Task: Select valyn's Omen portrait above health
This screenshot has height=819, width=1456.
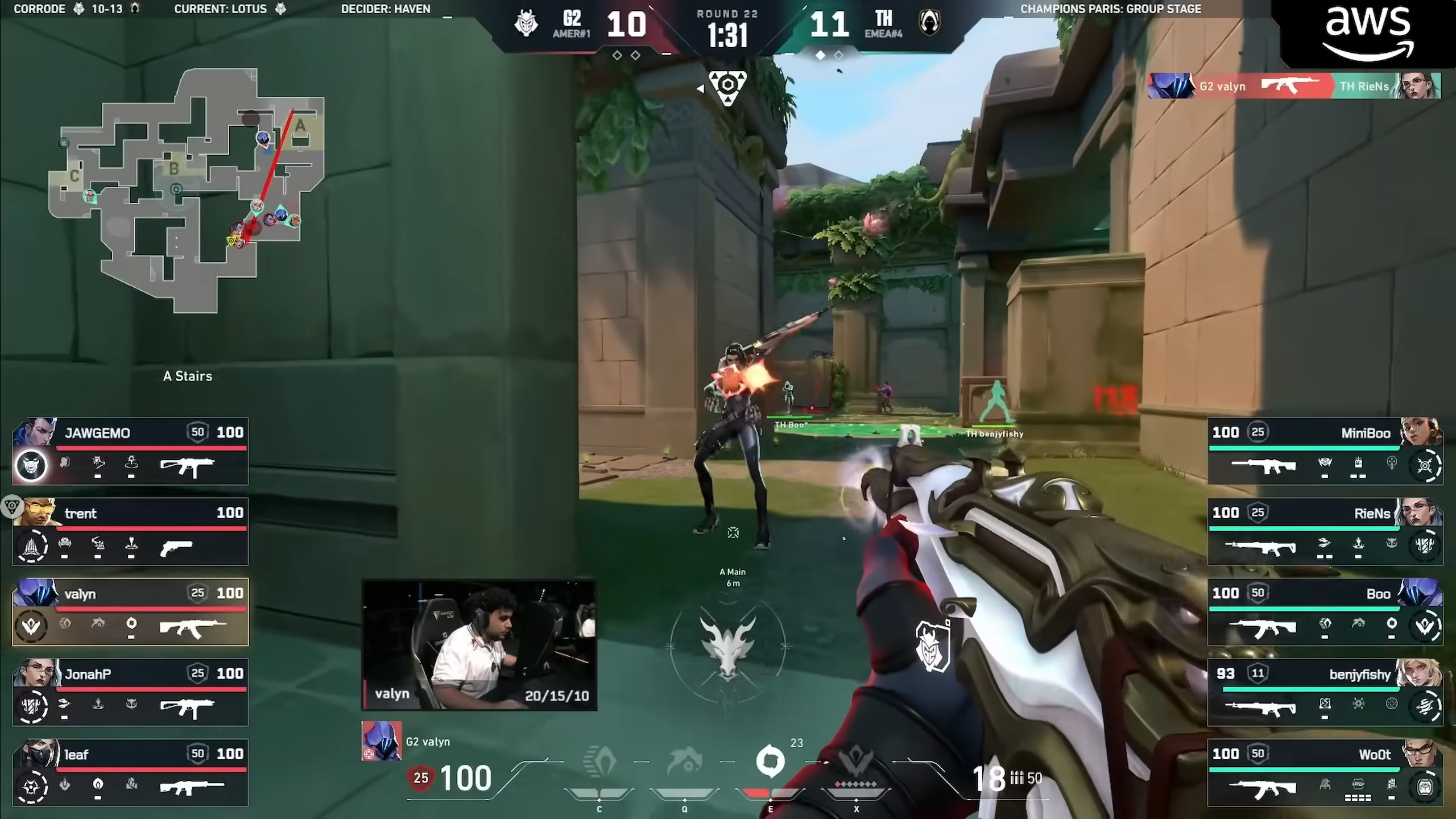Action: click(382, 741)
